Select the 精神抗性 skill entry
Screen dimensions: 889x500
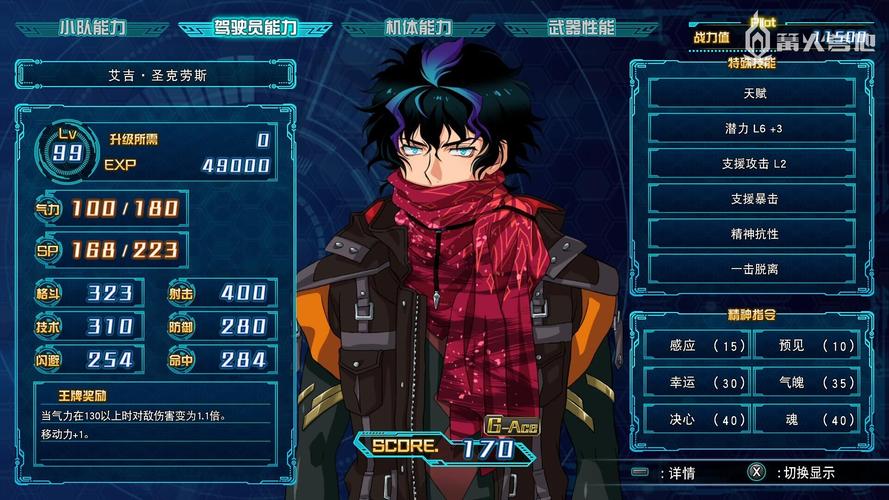(752, 233)
